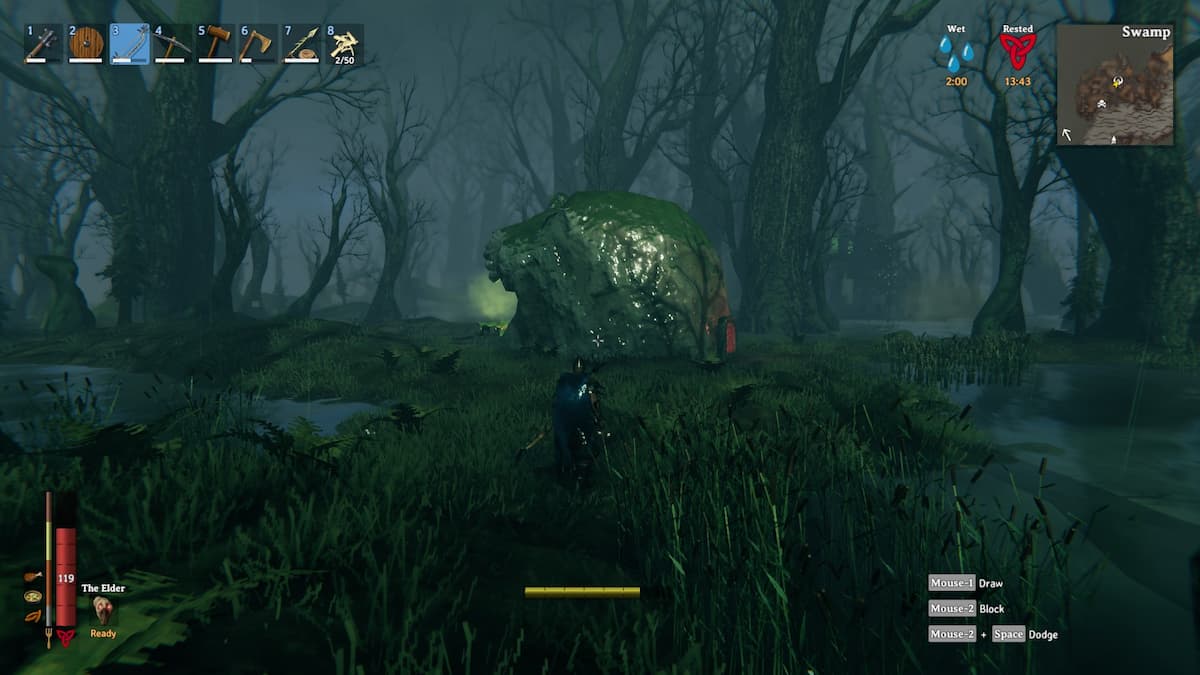The width and height of the screenshot is (1200, 675).
Task: Click the Rested status effect icon
Action: click(x=1018, y=50)
